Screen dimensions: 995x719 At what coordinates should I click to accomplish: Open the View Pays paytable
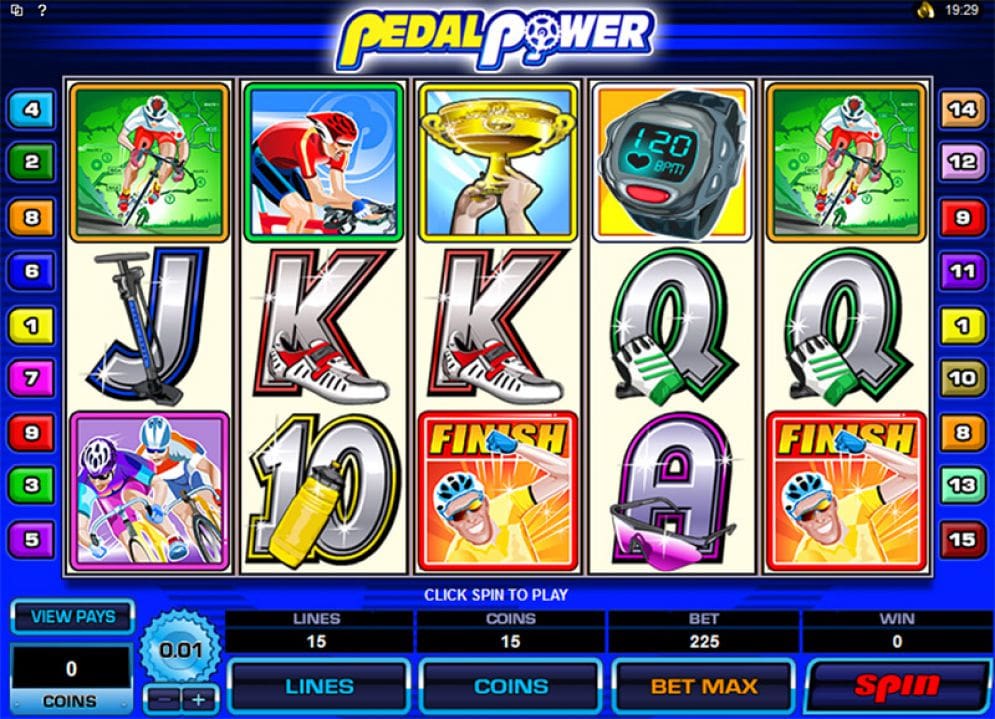click(72, 617)
